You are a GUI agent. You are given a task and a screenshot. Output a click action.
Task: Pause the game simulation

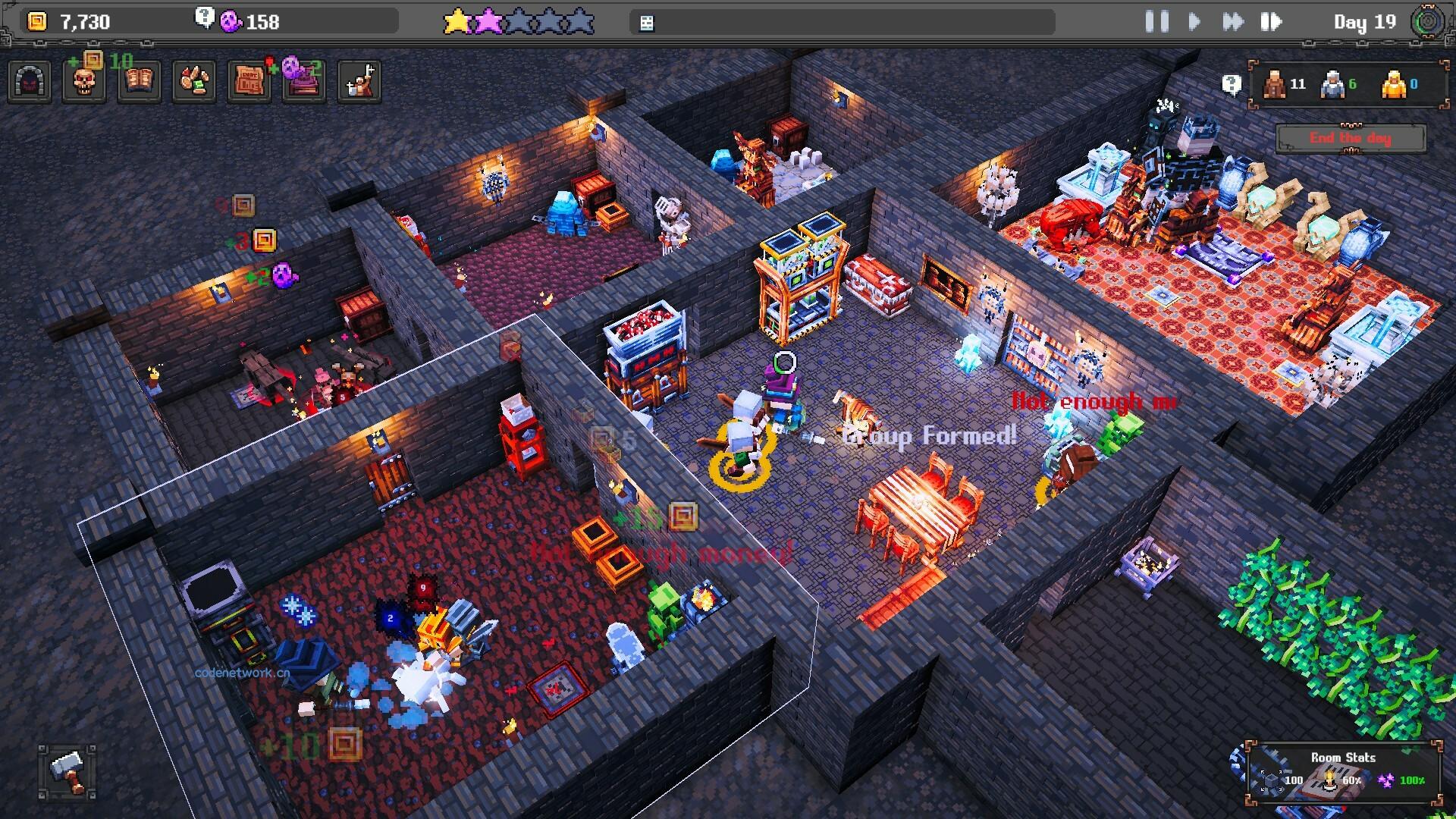[1157, 22]
